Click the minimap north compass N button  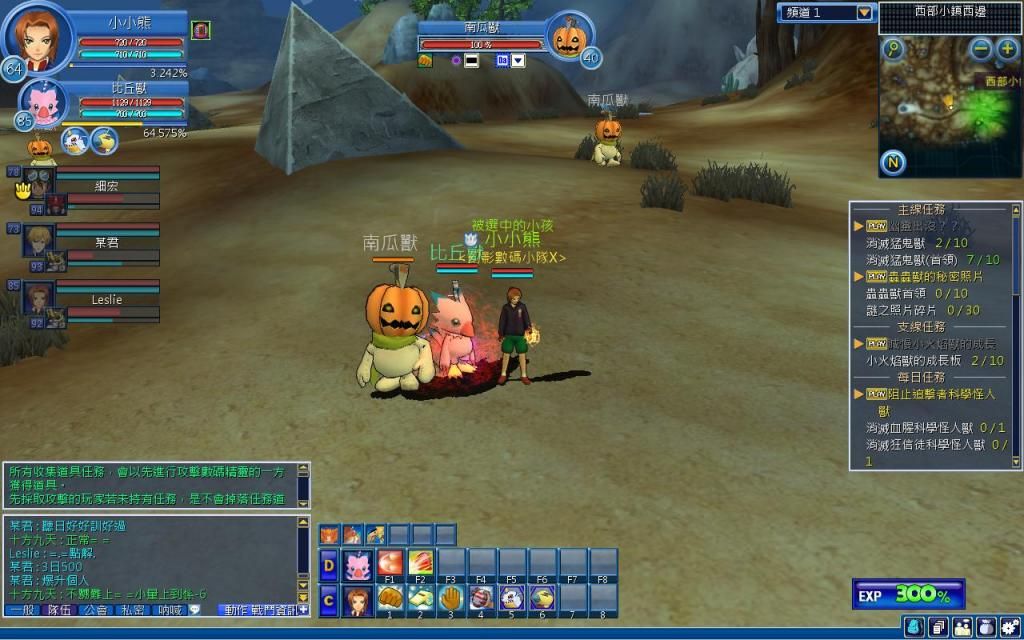893,162
